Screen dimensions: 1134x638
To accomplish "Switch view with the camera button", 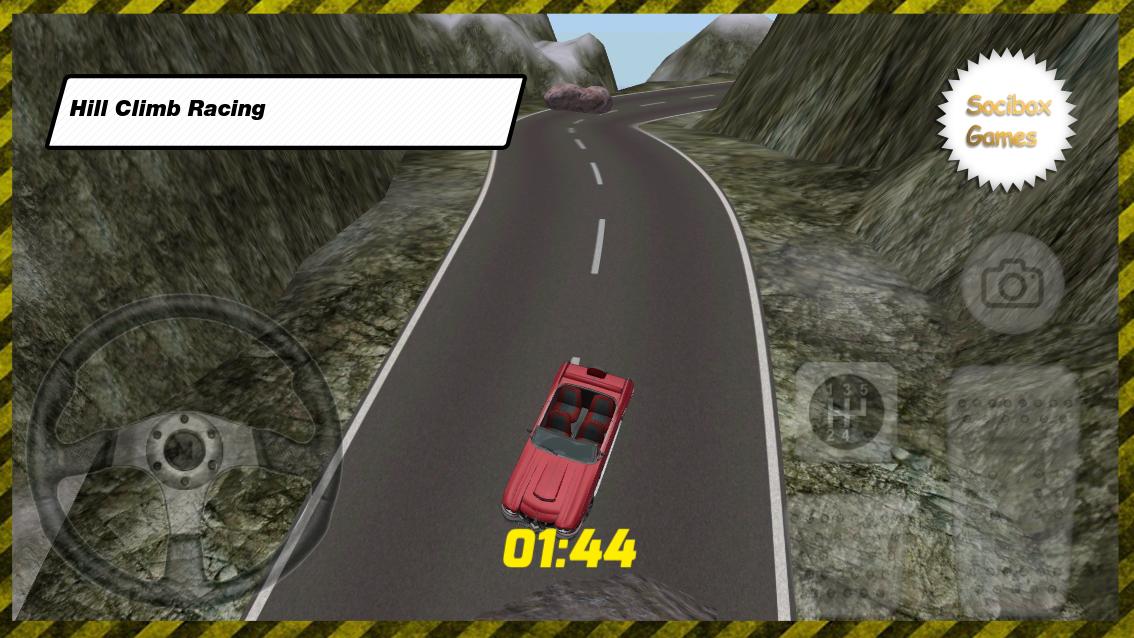I will coord(1012,286).
